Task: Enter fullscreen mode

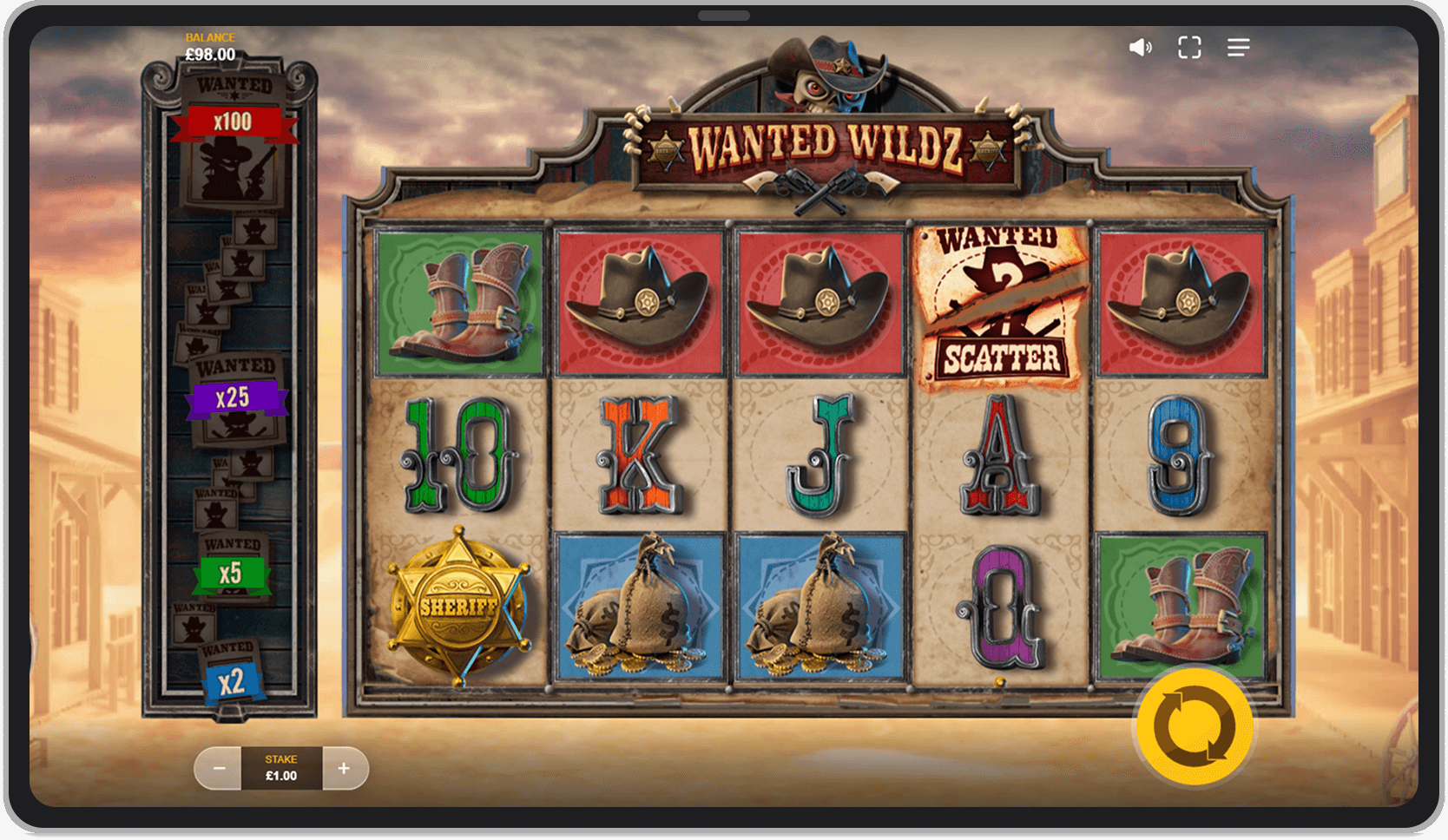Action: tap(1189, 47)
